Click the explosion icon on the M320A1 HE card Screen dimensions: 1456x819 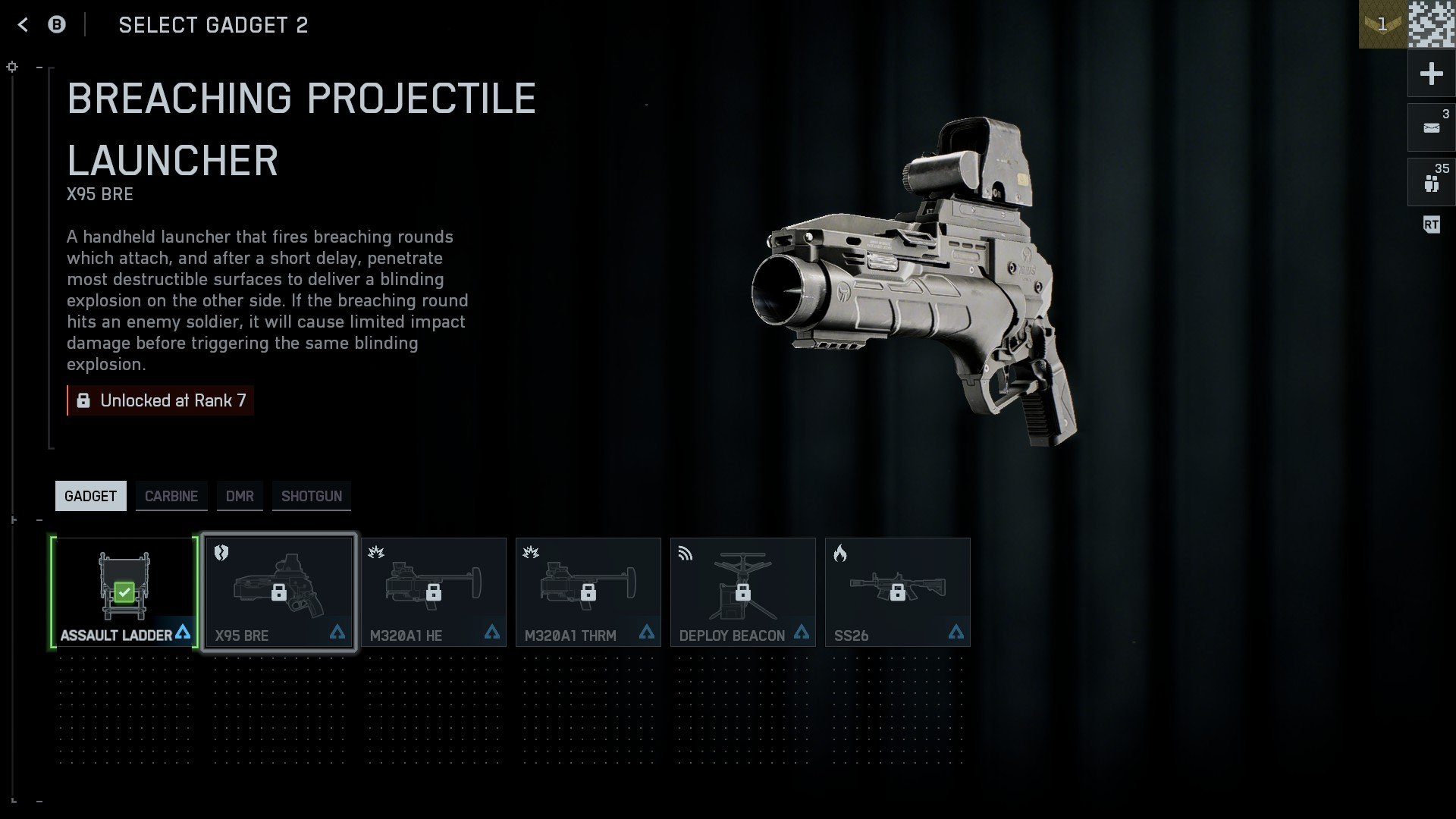[x=376, y=552]
